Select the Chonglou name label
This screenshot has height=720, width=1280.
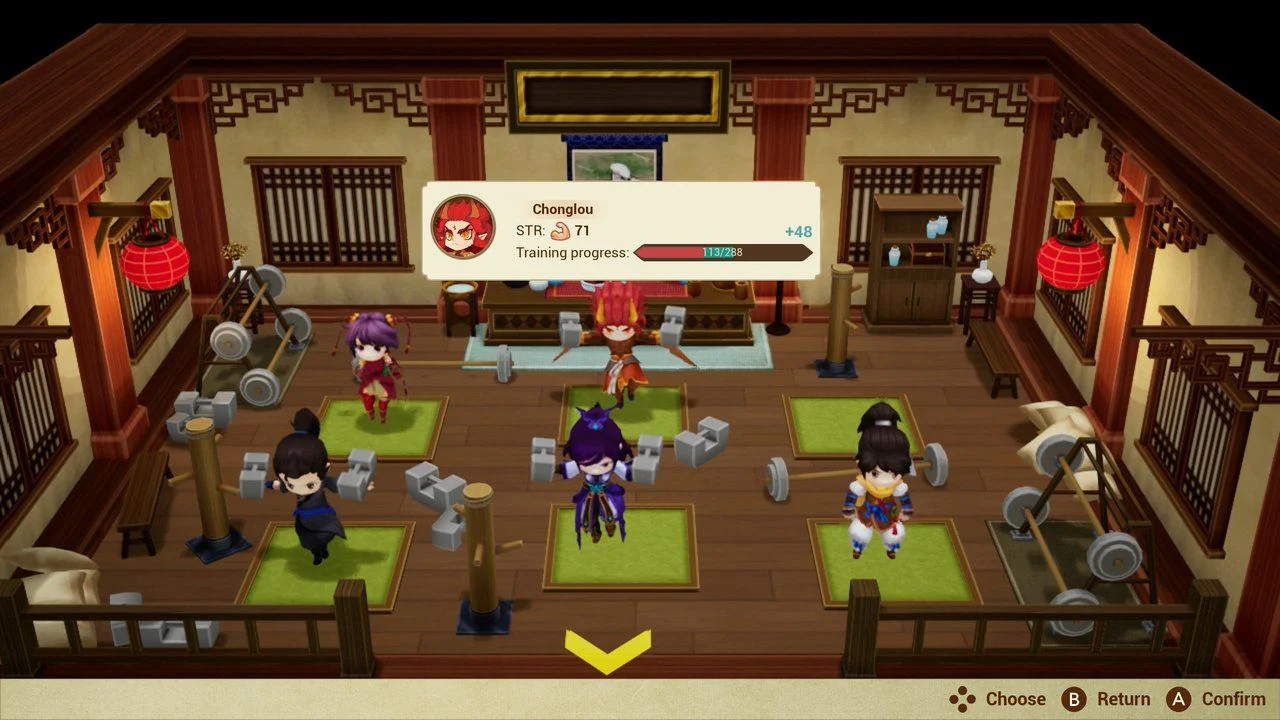point(563,208)
